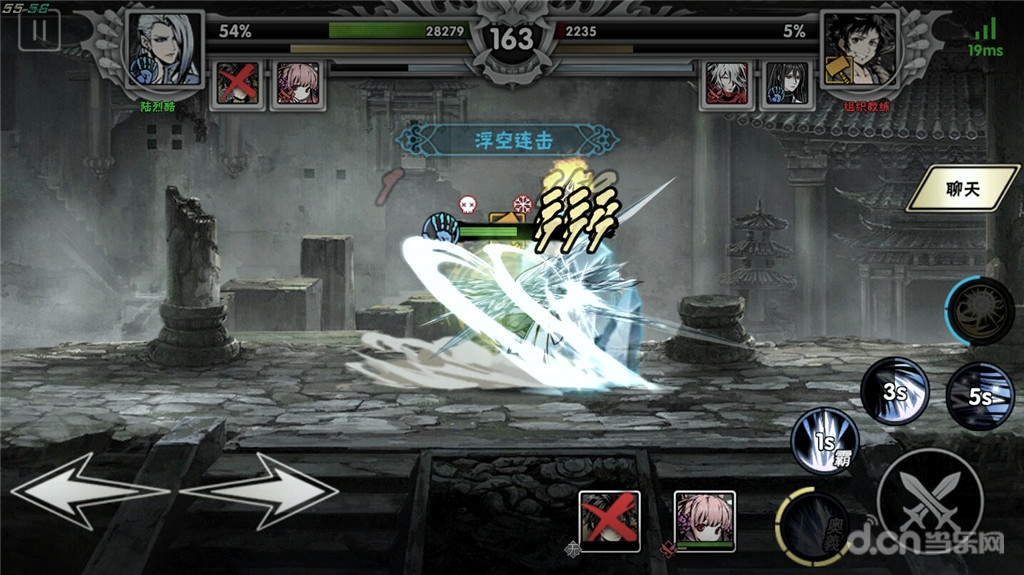Tap the left movement arrow

88,492
